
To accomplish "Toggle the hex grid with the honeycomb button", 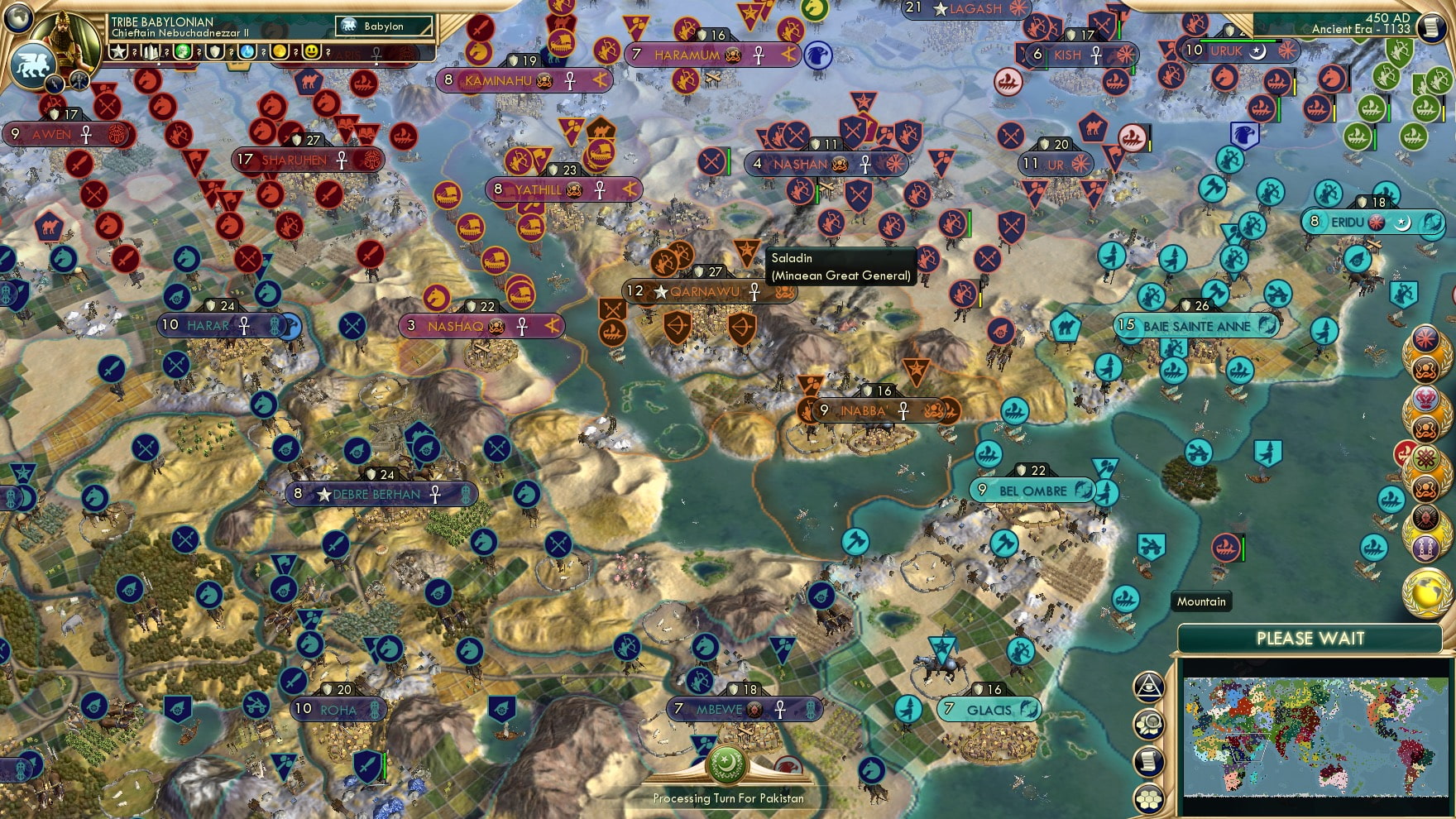I will 1148,797.
